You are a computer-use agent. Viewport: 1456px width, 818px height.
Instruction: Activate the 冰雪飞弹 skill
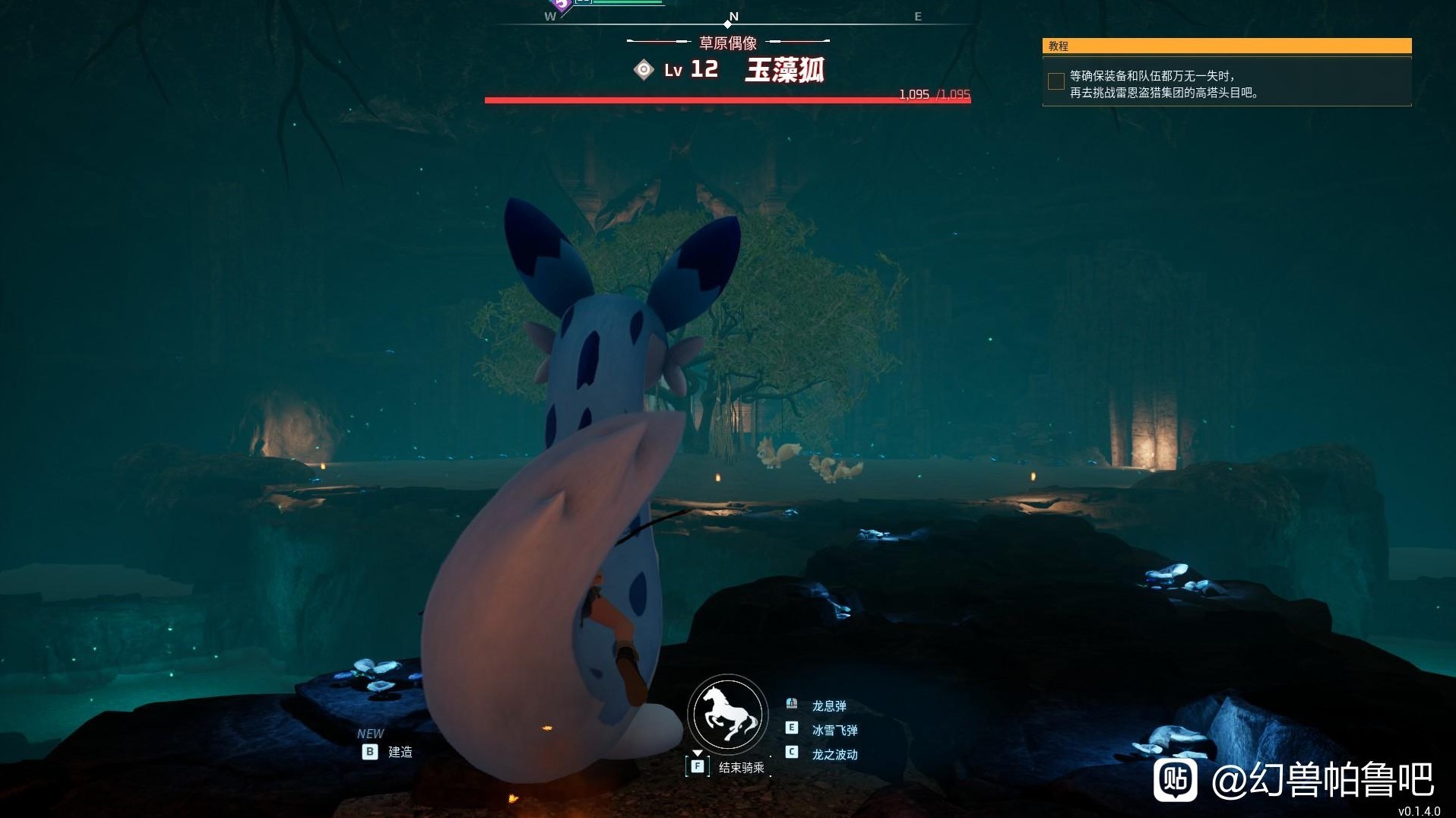834,731
